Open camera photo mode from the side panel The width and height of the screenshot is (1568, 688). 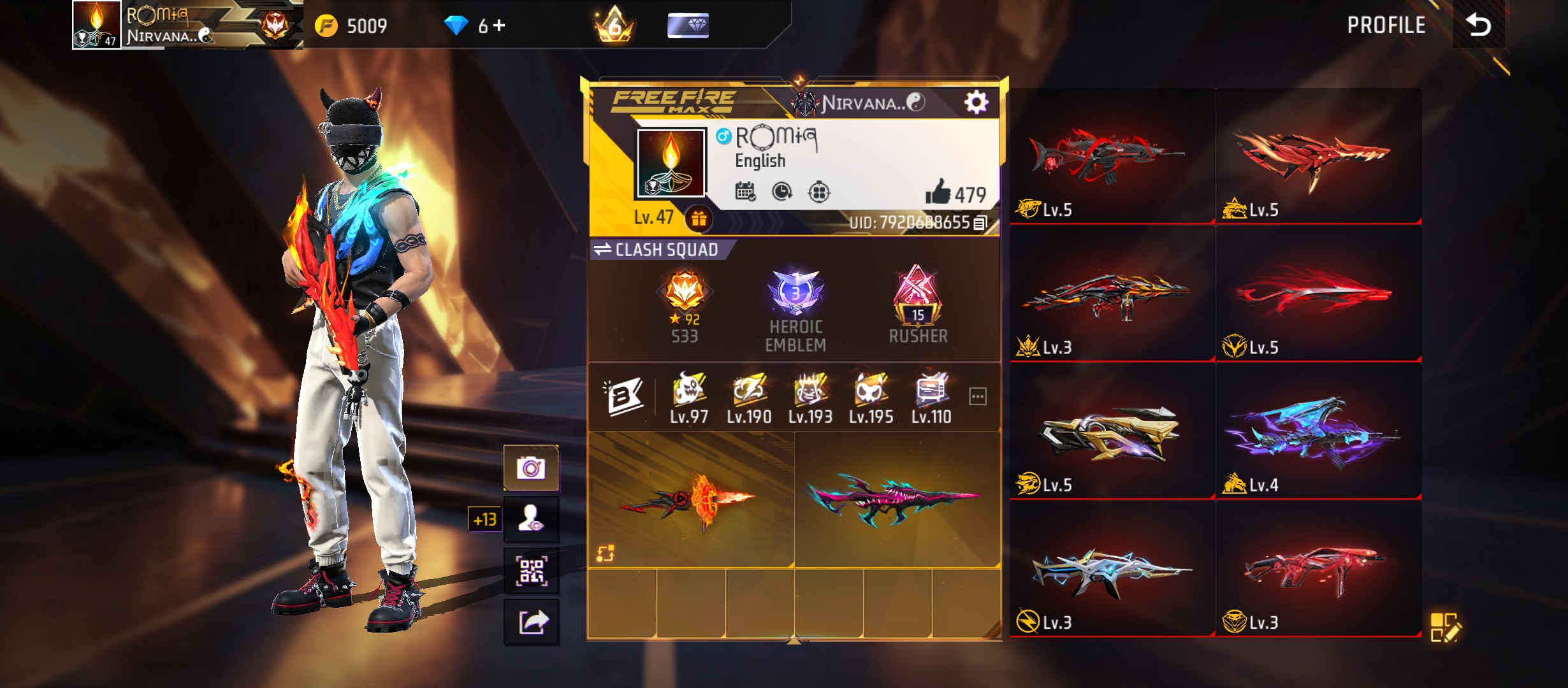532,467
